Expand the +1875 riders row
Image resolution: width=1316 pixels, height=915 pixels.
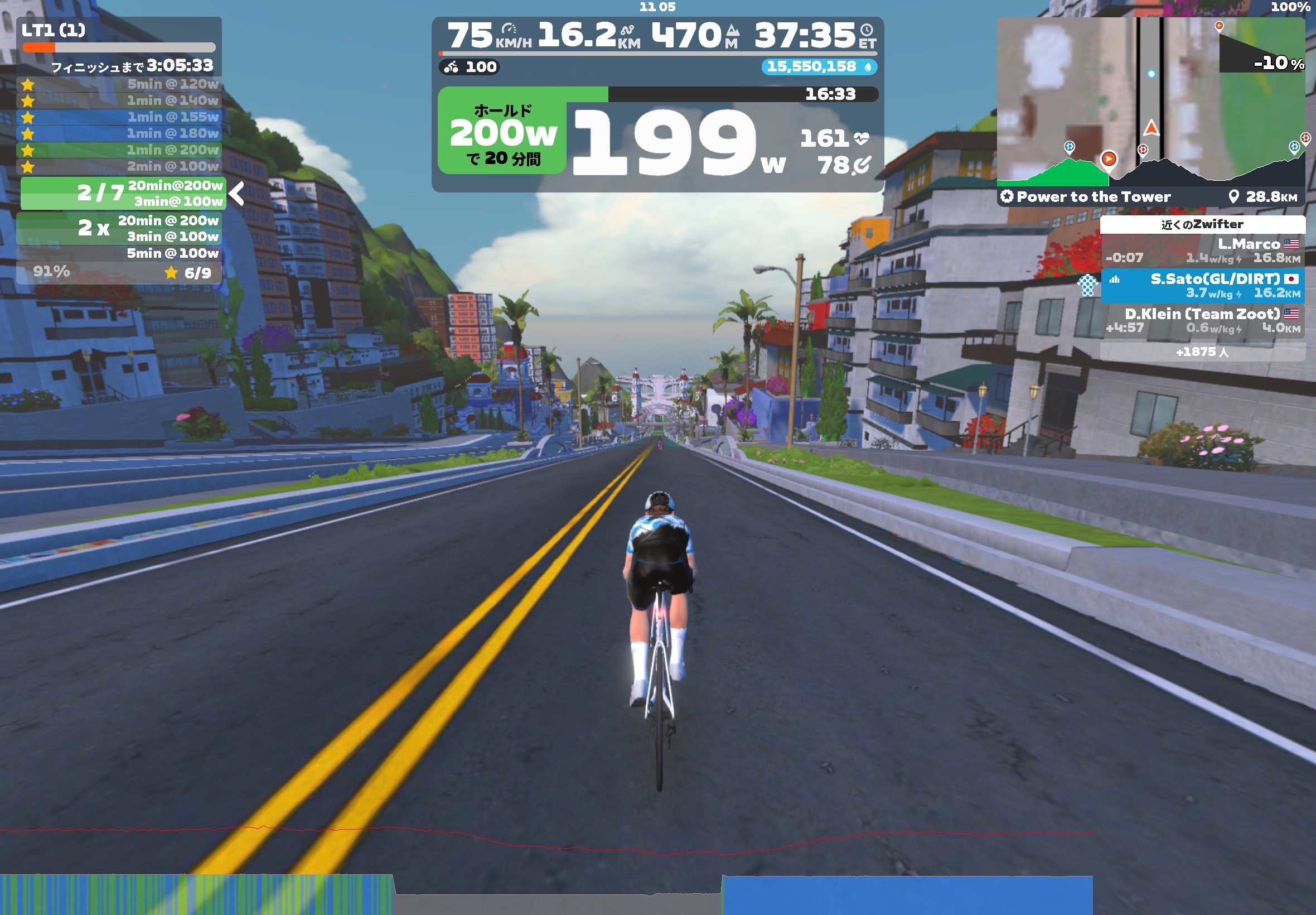[1202, 352]
